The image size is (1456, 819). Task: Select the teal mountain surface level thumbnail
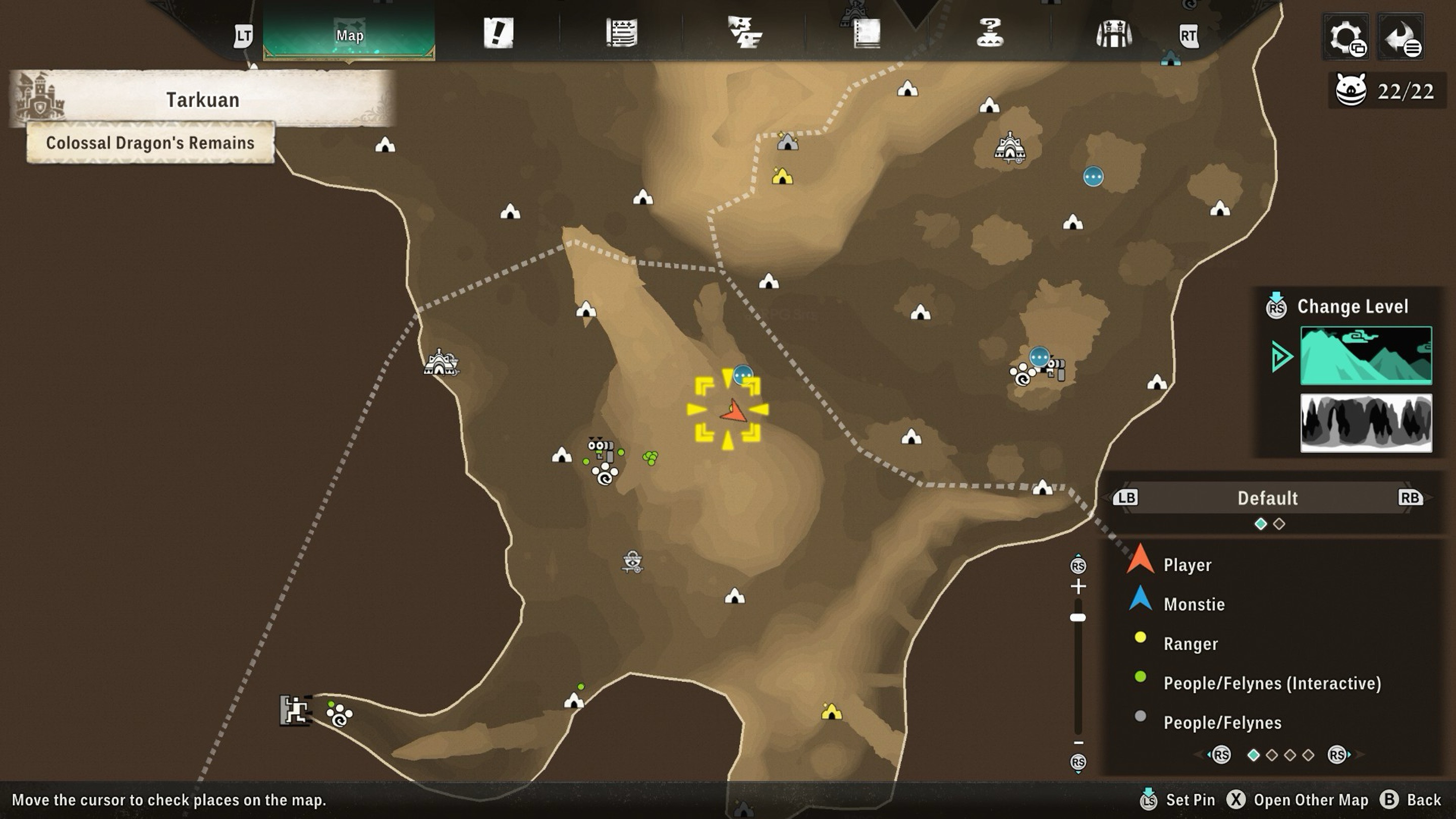pos(1366,355)
